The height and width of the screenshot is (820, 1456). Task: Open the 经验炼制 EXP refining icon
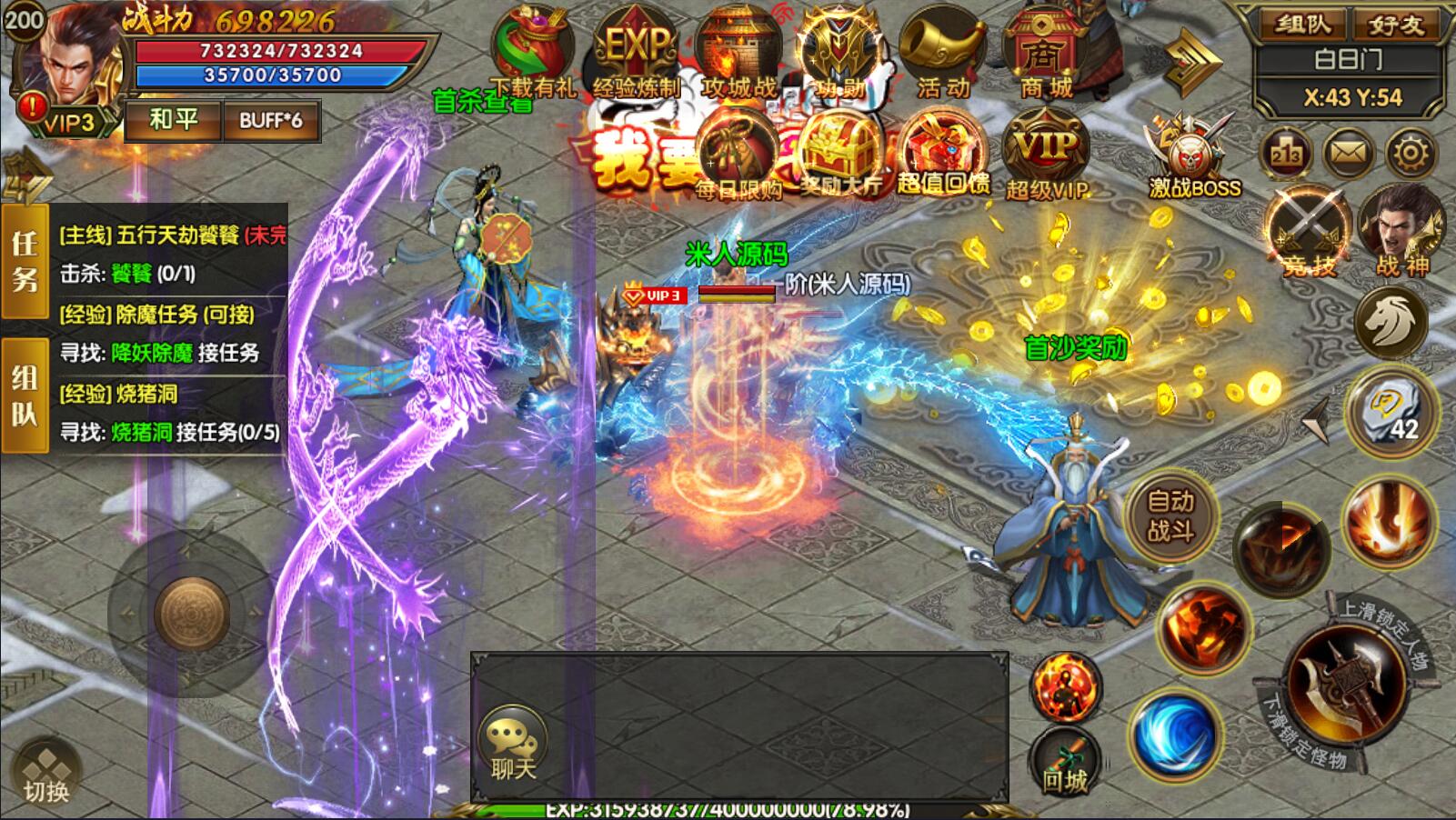click(636, 53)
